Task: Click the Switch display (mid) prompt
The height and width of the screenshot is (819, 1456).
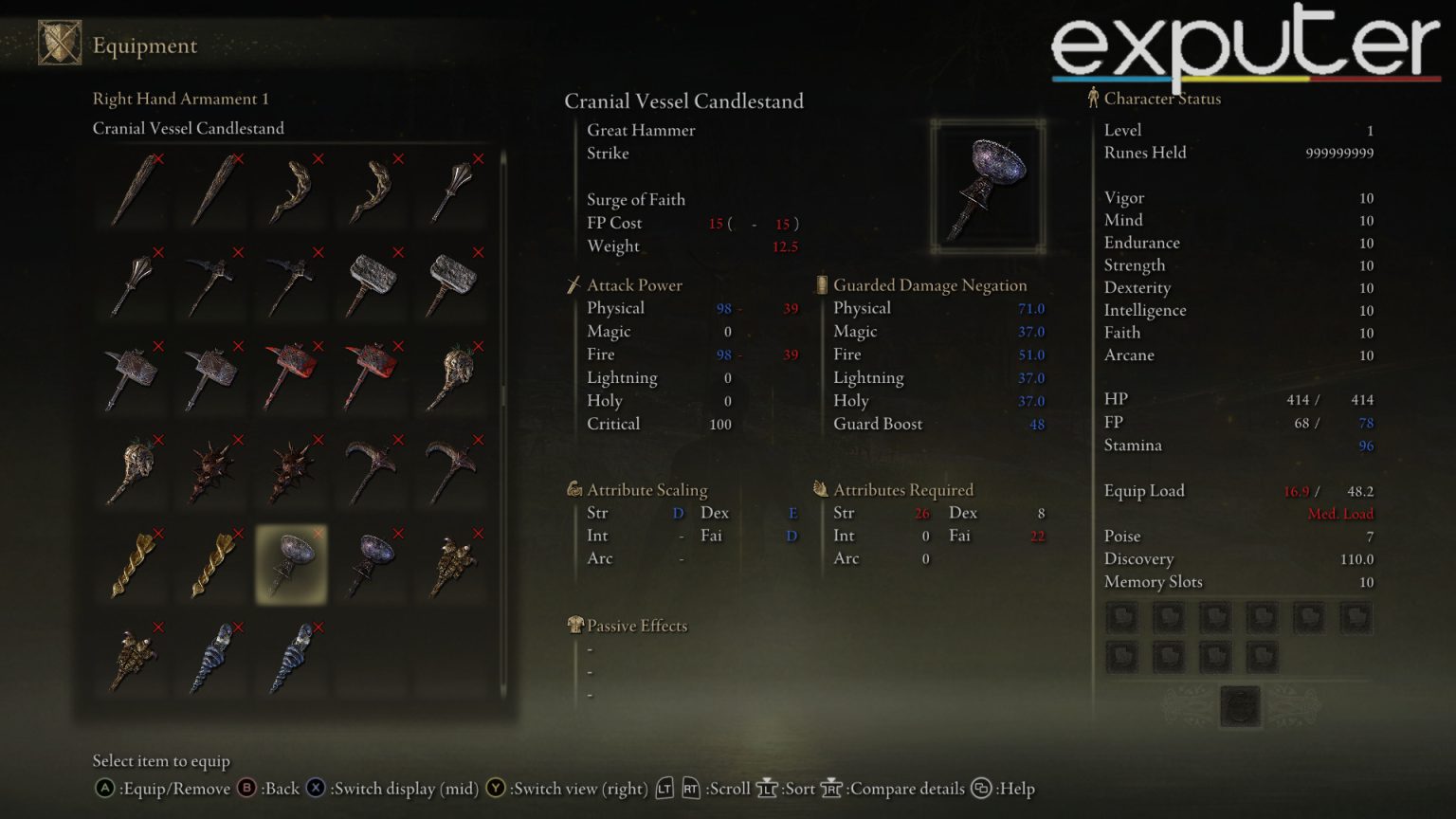Action: pyautogui.click(x=315, y=788)
